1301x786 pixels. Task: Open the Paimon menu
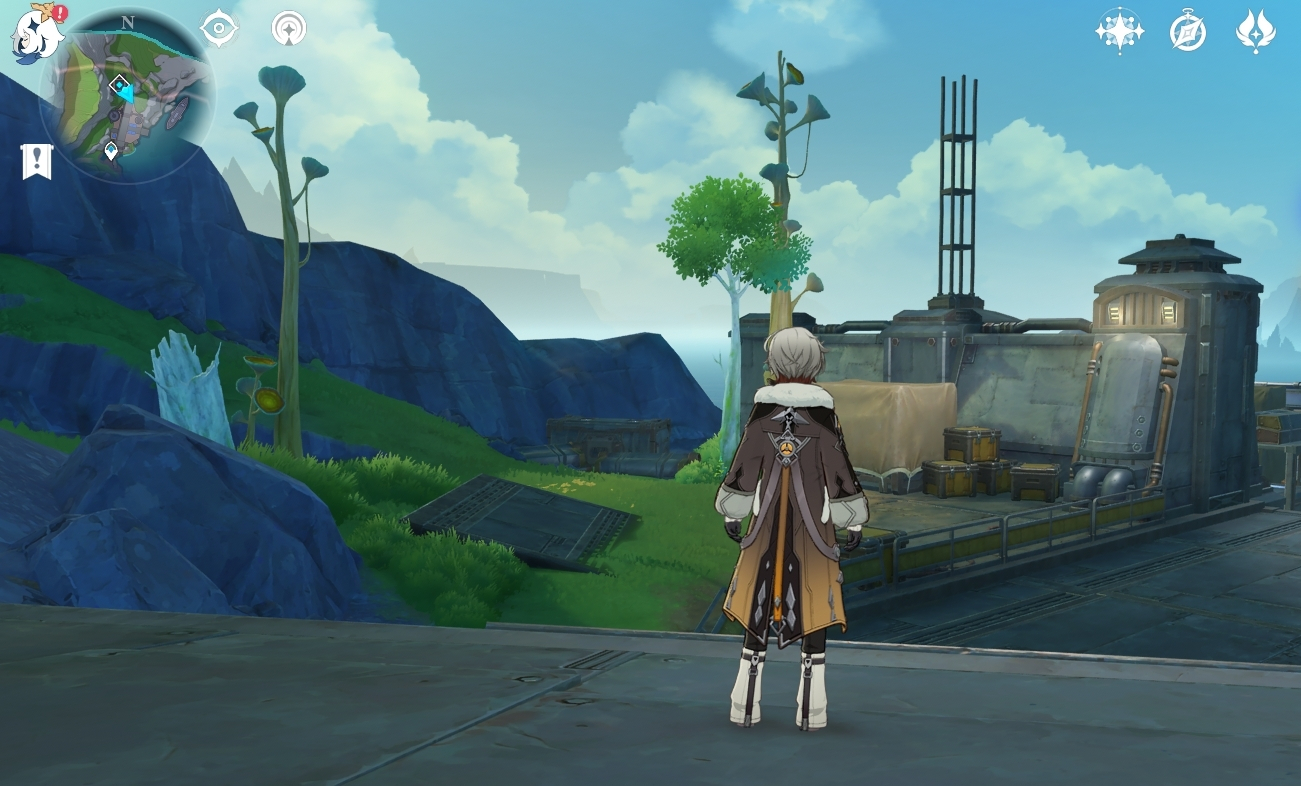pos(36,33)
